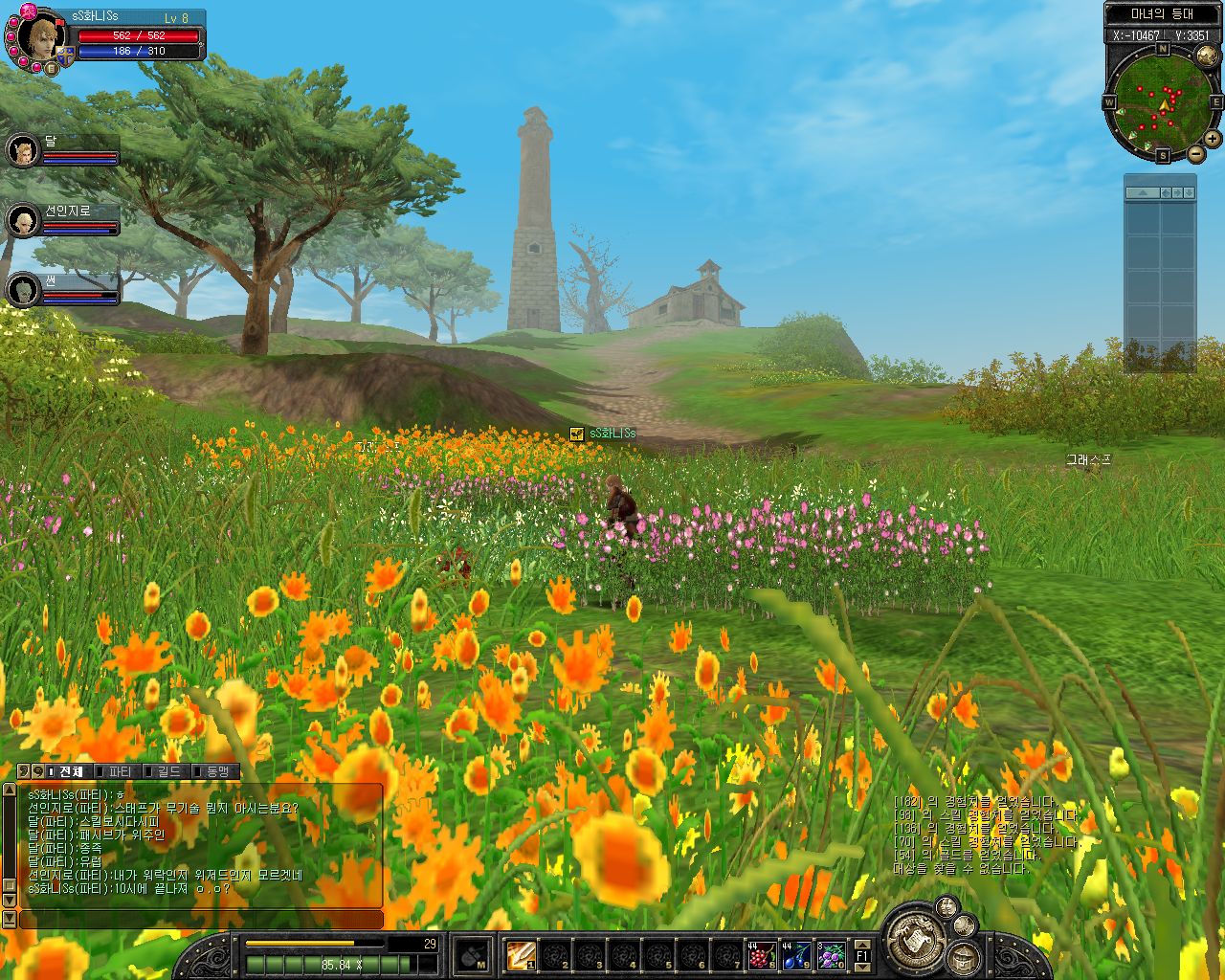Select party member 달's portrait
1225x980 pixels.
coord(22,150)
